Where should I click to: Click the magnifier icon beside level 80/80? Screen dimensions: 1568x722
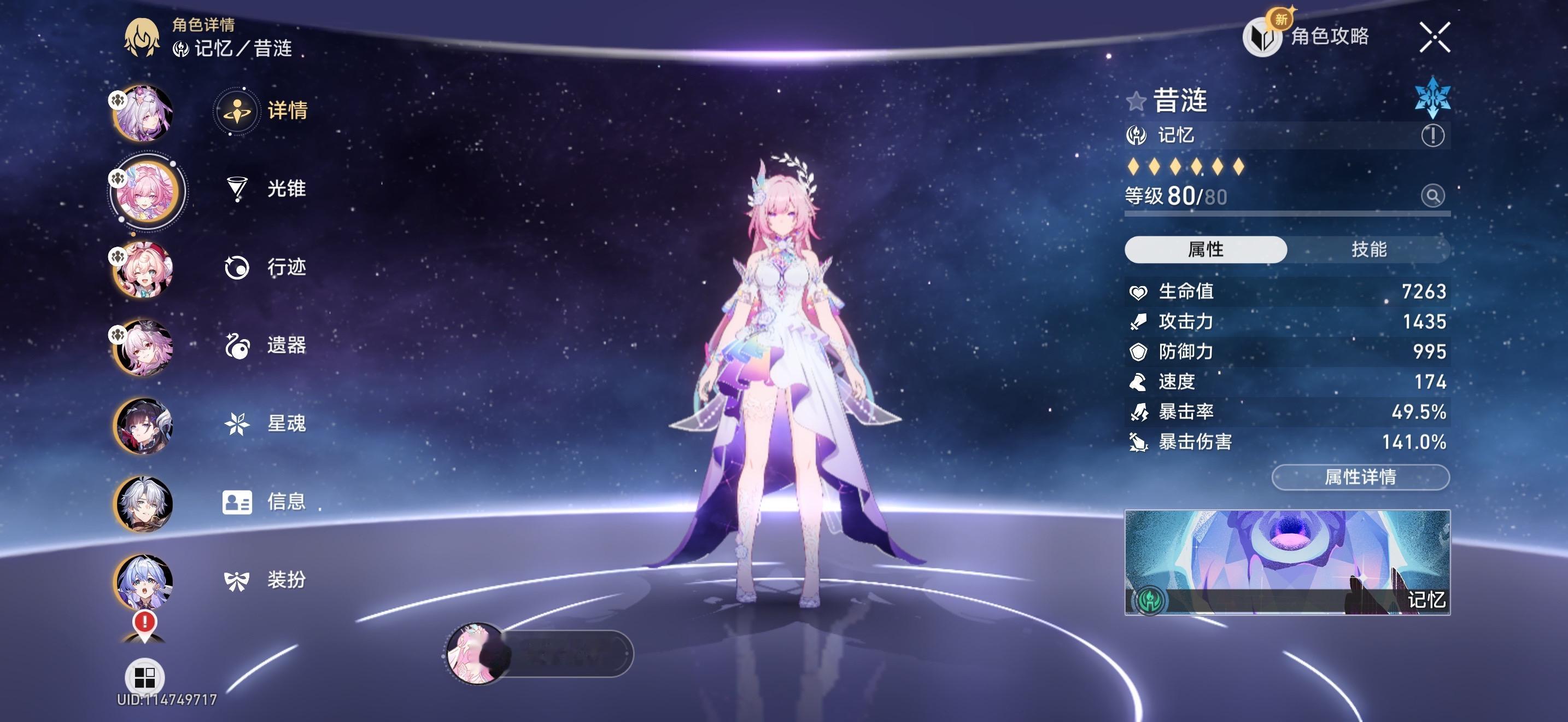click(1432, 196)
